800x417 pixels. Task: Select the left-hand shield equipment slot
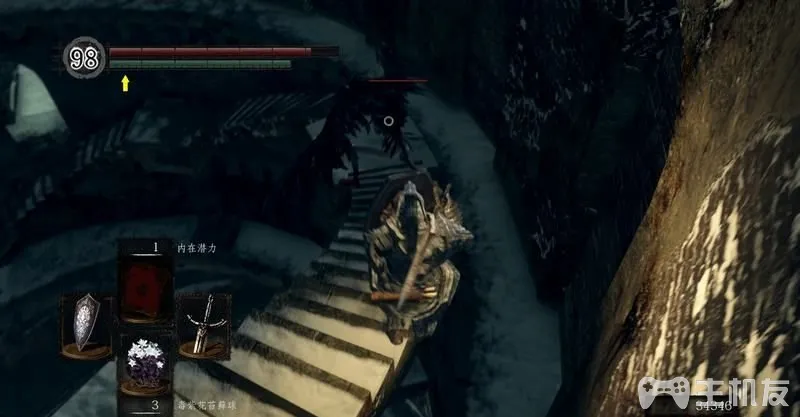[85, 322]
